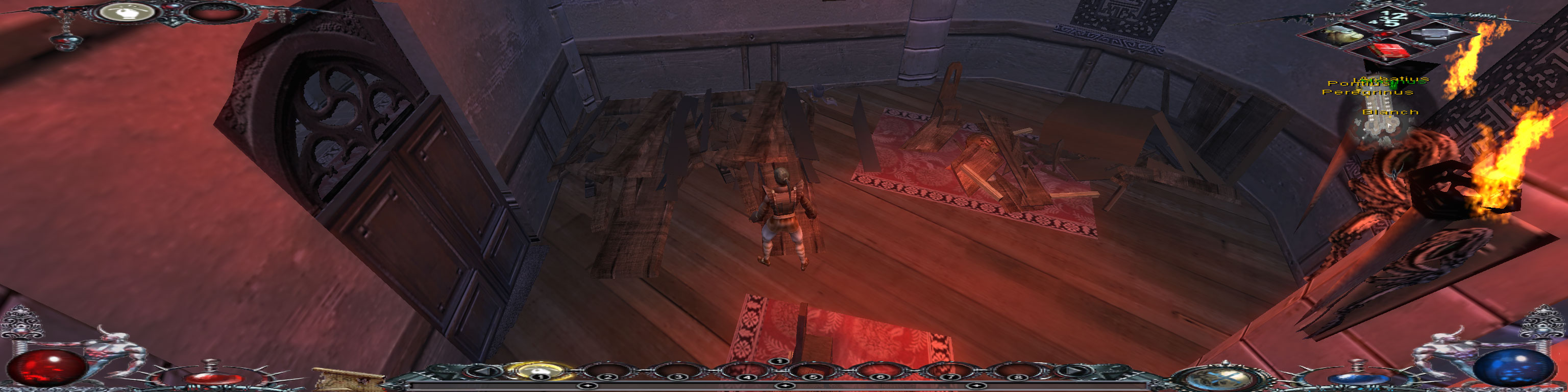Viewport: 1568px width, 392px height.
Task: Open the pouch inventory diamond
Action: [1341, 34]
